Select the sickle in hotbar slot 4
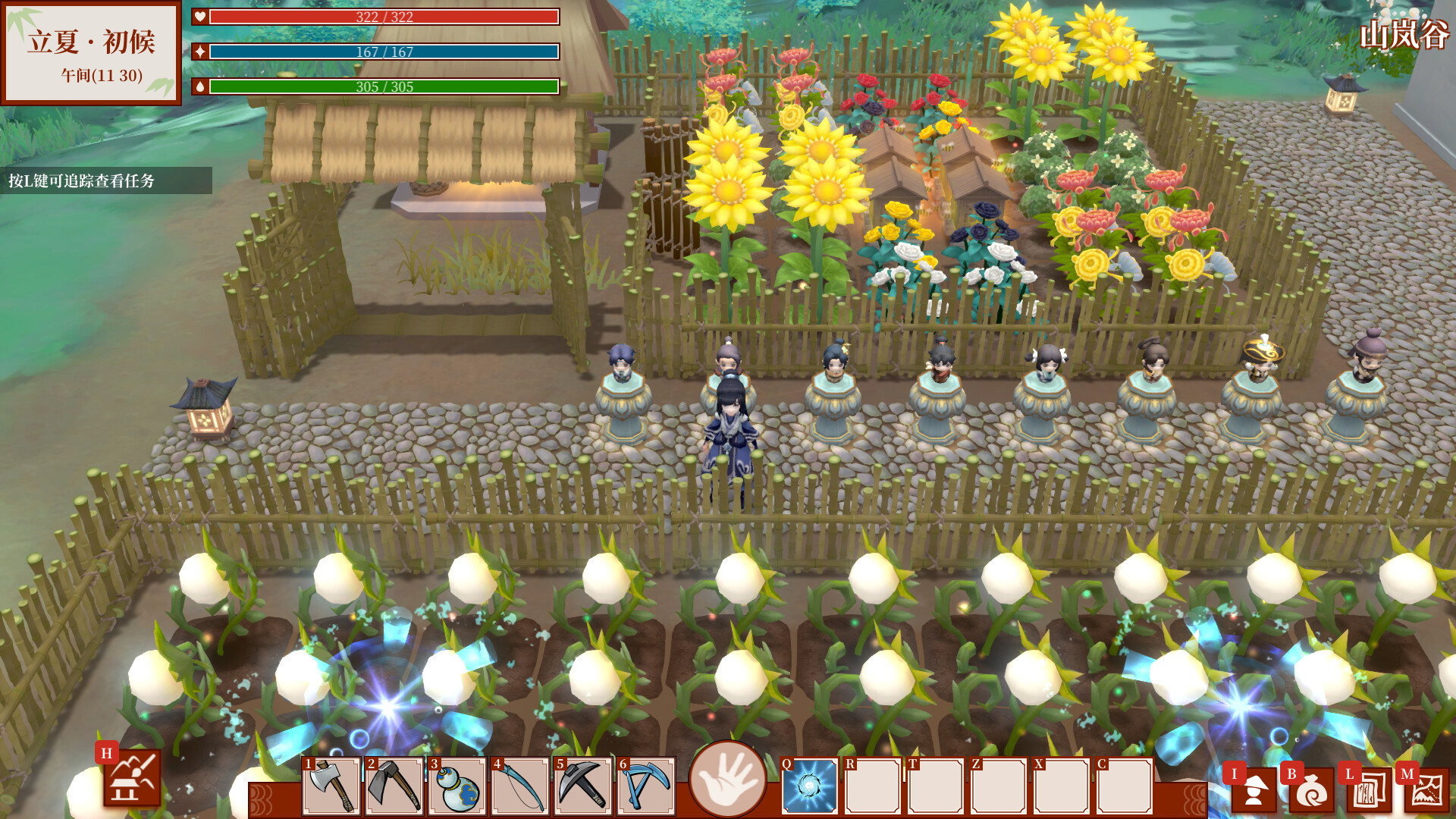Image resolution: width=1456 pixels, height=819 pixels. (520, 786)
